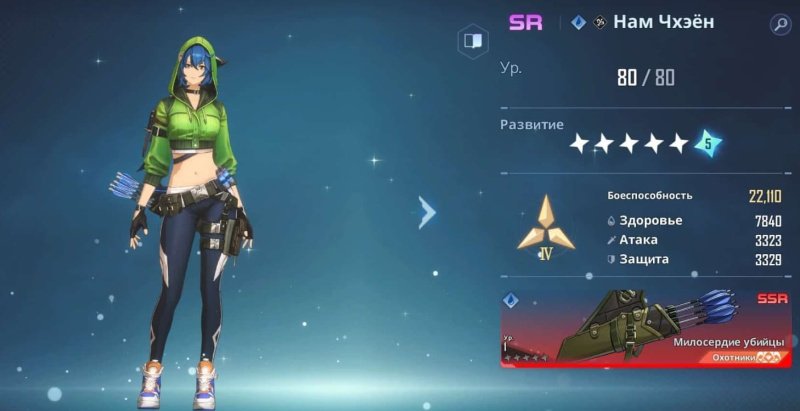Screen dimensions: 800x411
Task: Go to the next hunter with the arrow
Action: (x=428, y=211)
